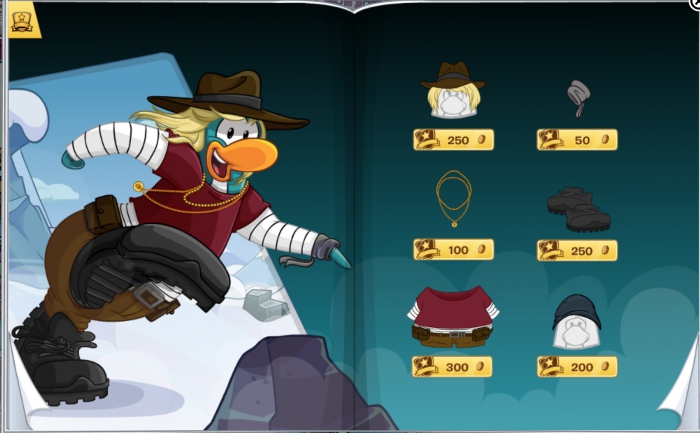Select the dark beanie headwear item
The image size is (700, 433).
(576, 321)
